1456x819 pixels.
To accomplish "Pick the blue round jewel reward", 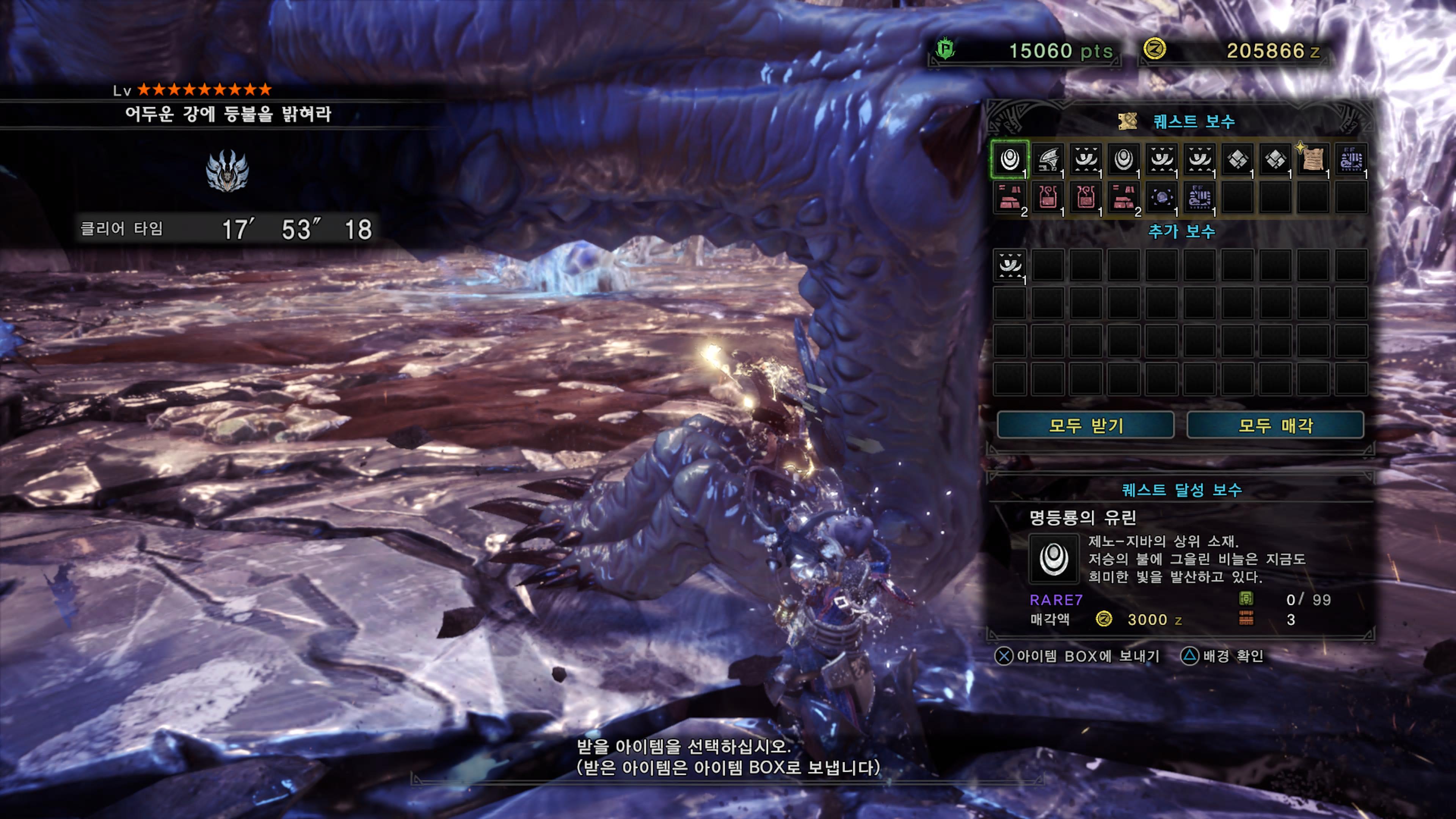I will pos(1161,197).
